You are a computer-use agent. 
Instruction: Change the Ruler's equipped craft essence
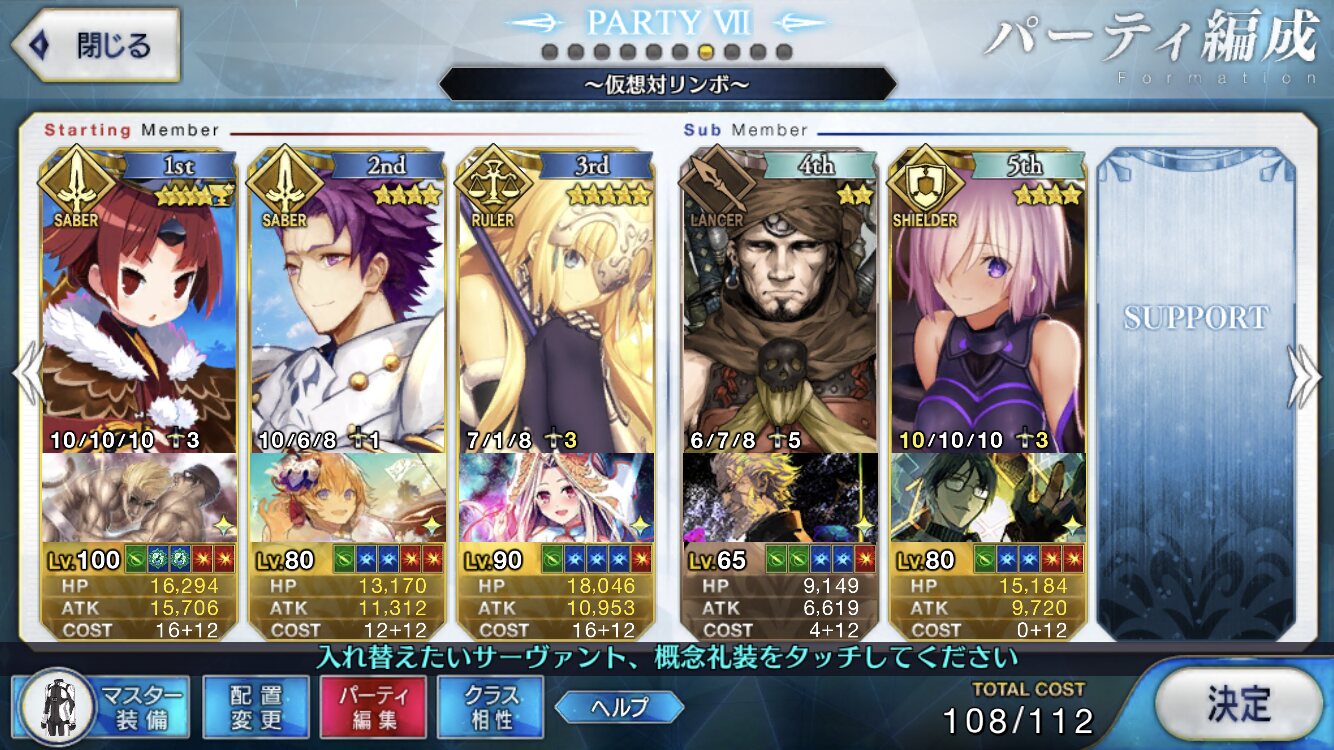click(556, 497)
